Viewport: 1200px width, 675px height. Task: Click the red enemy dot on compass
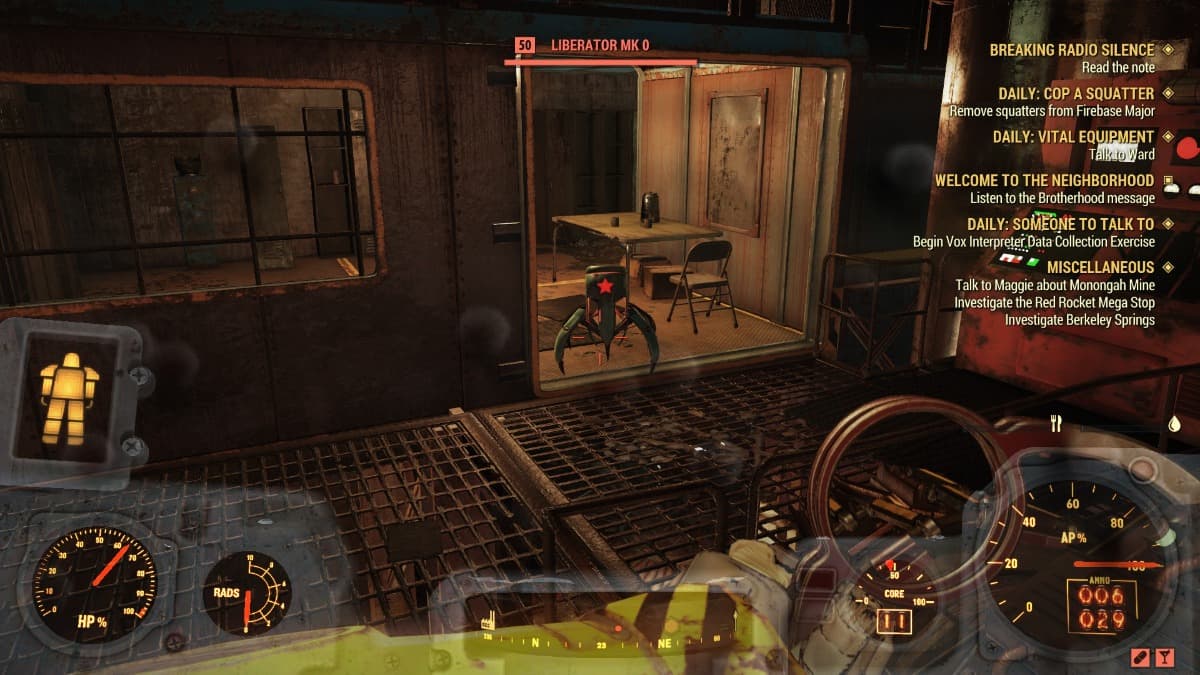tap(618, 629)
